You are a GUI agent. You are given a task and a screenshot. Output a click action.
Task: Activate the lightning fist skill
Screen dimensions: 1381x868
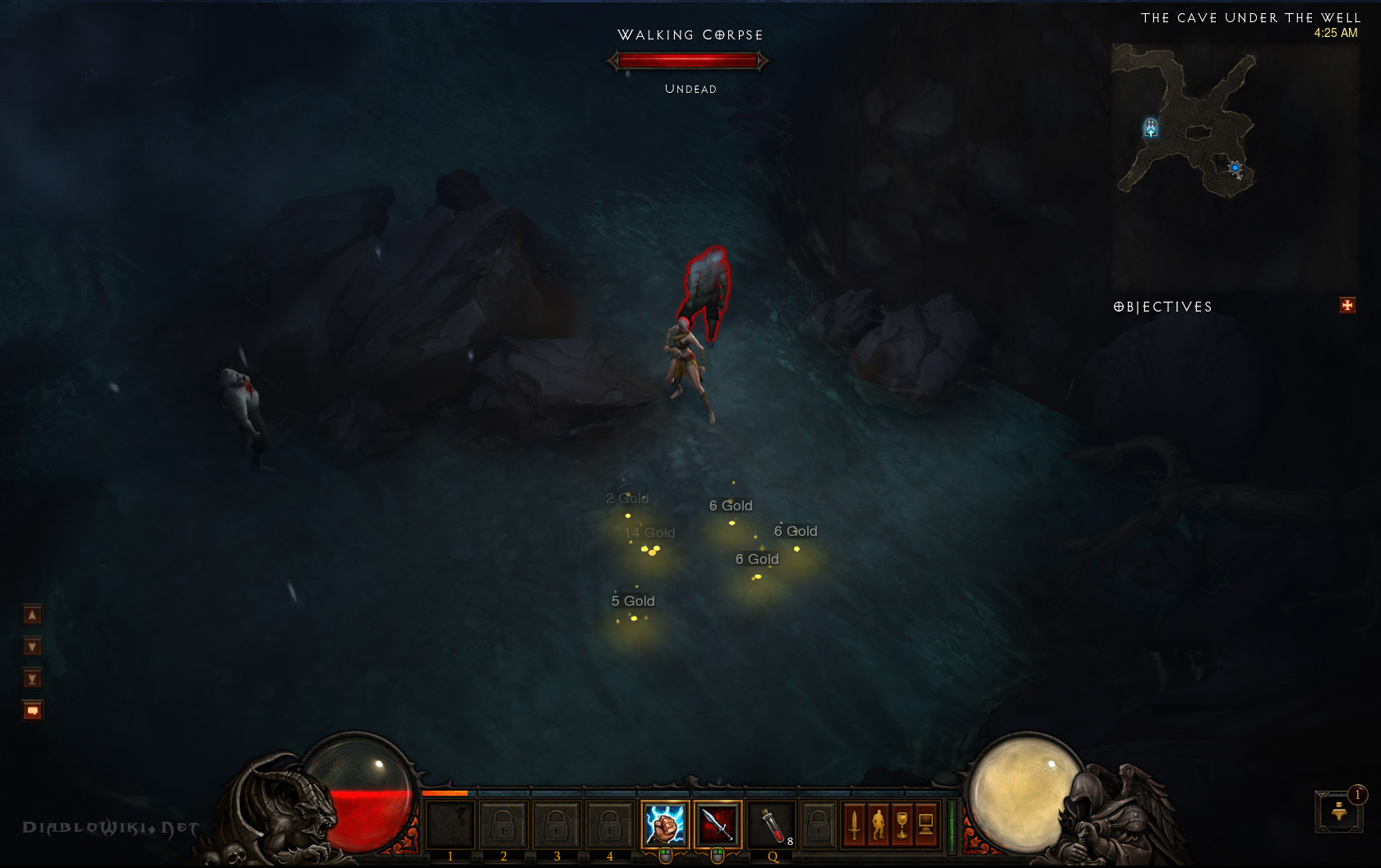tap(664, 824)
